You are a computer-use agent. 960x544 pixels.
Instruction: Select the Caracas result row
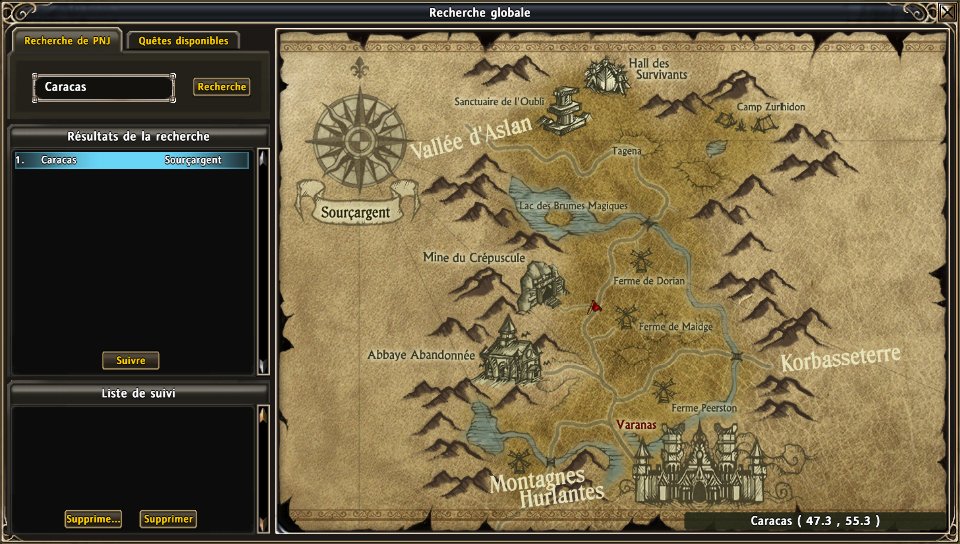pos(131,160)
